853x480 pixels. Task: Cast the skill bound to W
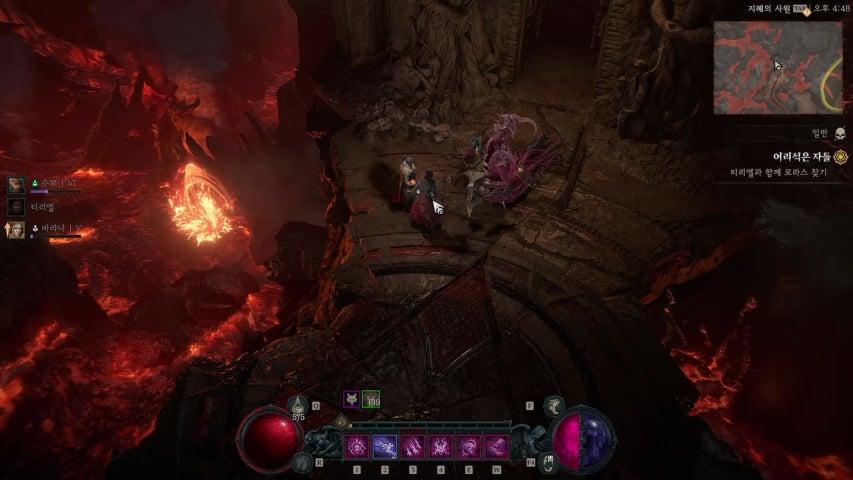click(x=495, y=447)
